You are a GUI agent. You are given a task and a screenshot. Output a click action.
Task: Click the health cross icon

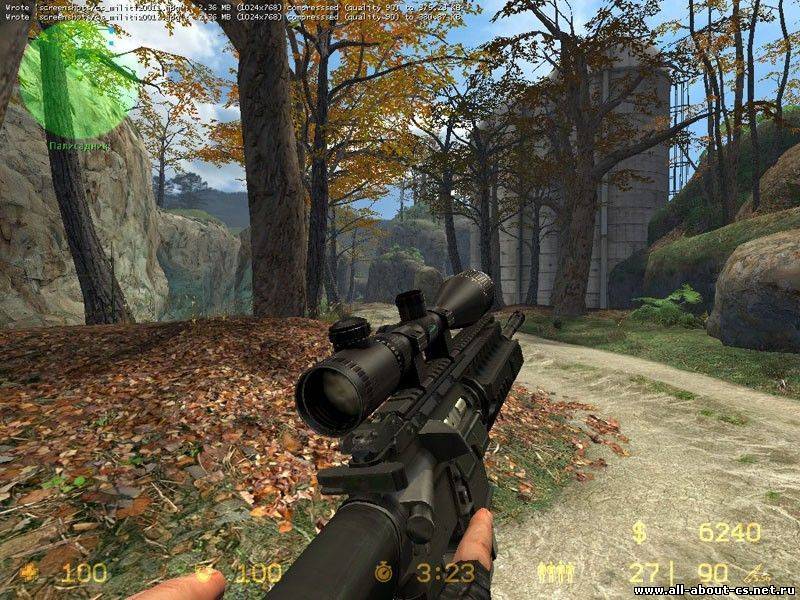tap(29, 573)
